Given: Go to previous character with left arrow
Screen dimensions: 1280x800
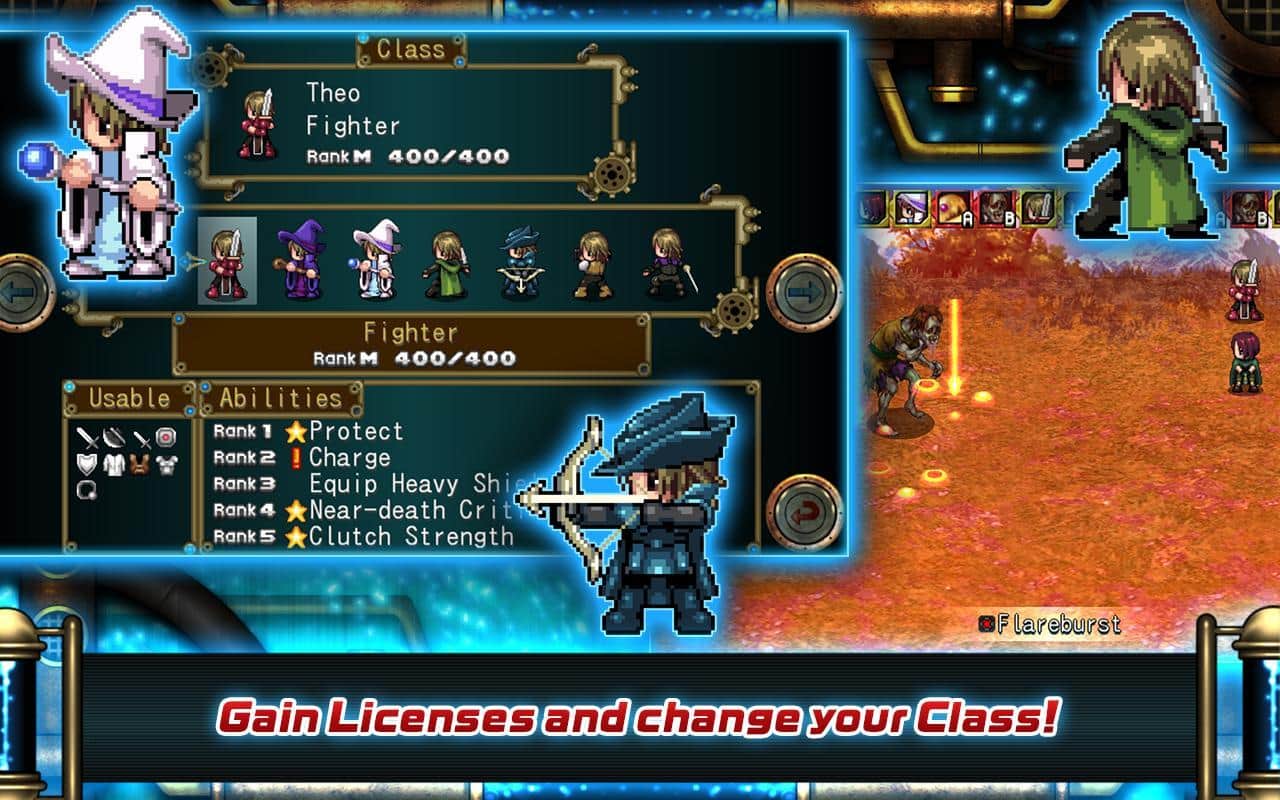Looking at the screenshot, I should tap(20, 292).
